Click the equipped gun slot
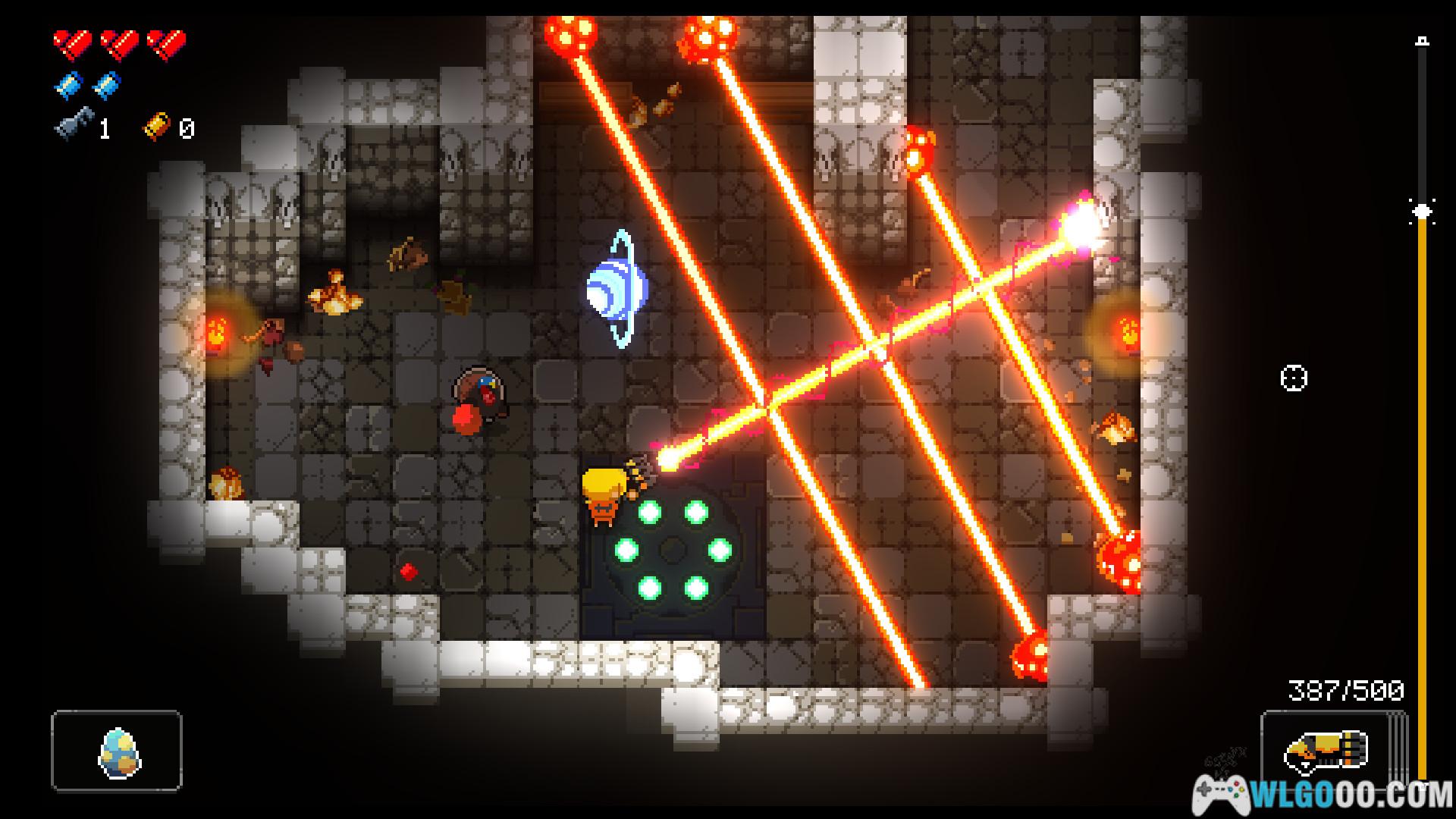1456x819 pixels. (1326, 749)
